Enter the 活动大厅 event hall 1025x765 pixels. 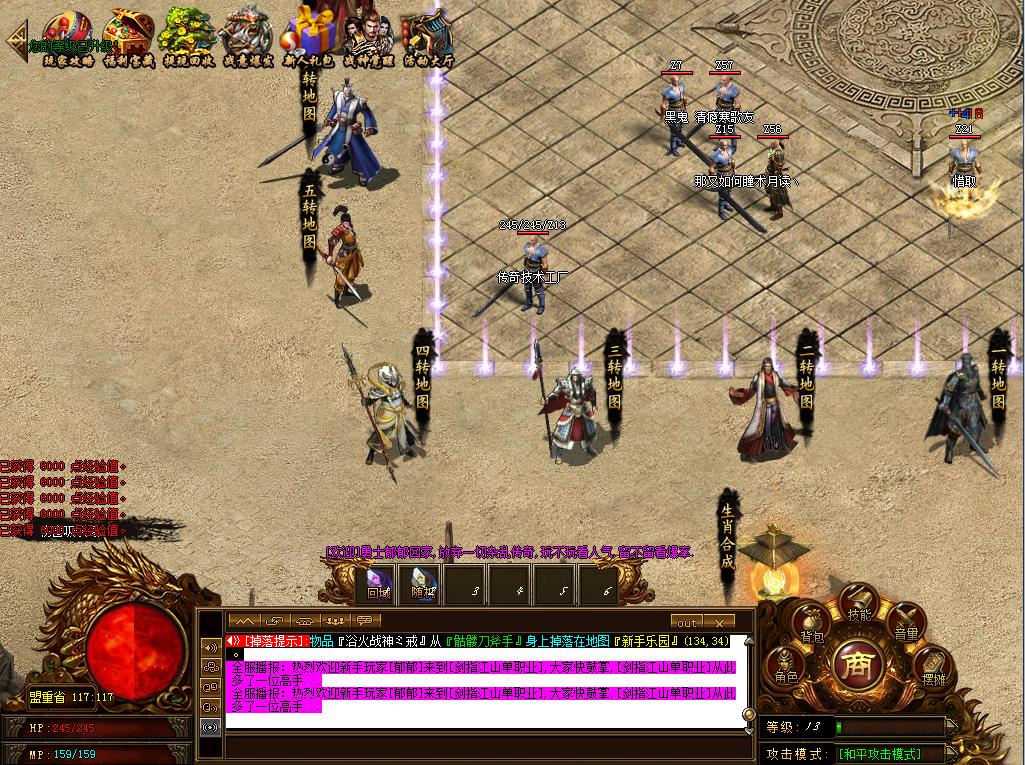coord(428,36)
